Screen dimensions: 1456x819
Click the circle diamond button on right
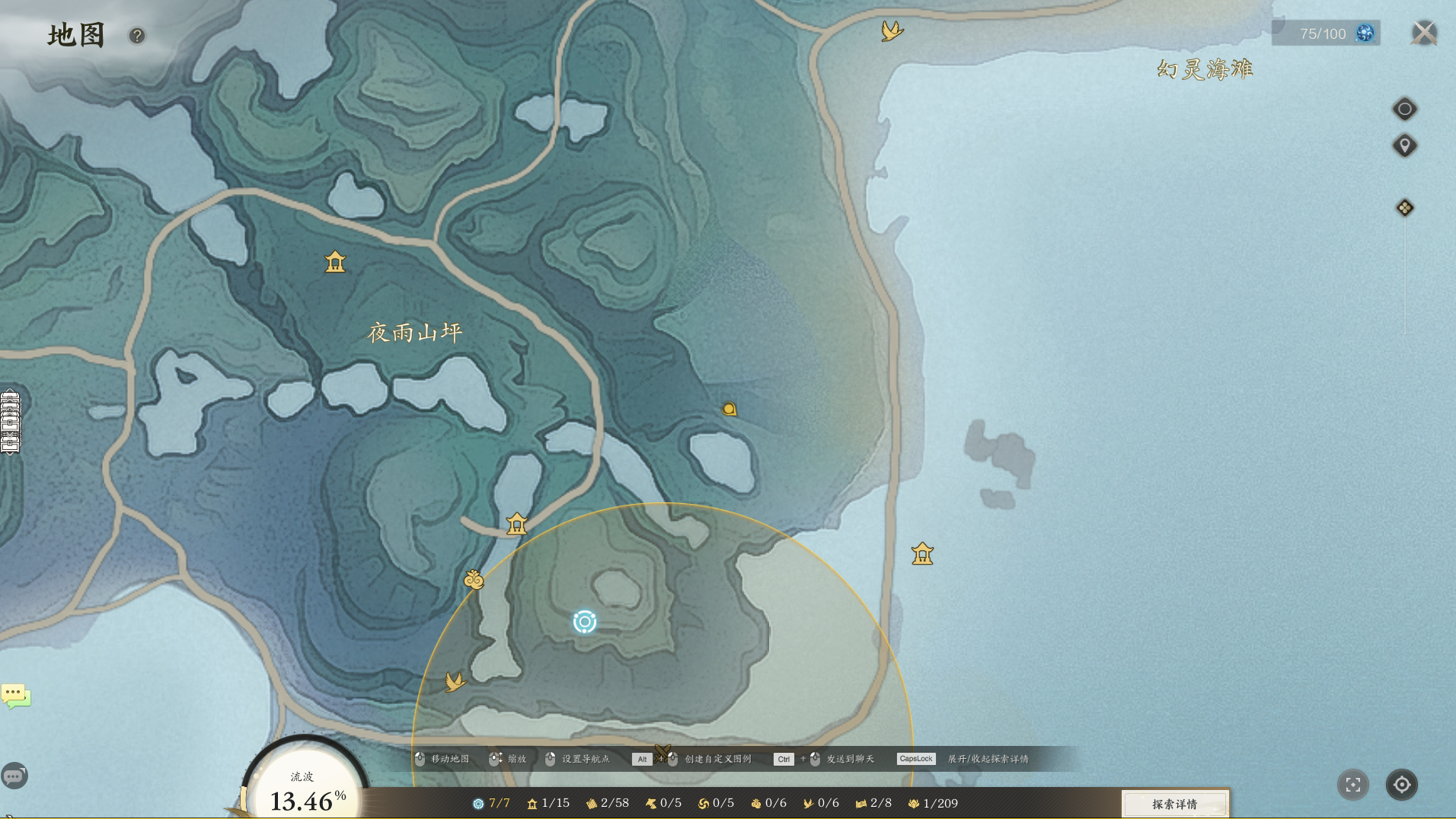[x=1405, y=110]
